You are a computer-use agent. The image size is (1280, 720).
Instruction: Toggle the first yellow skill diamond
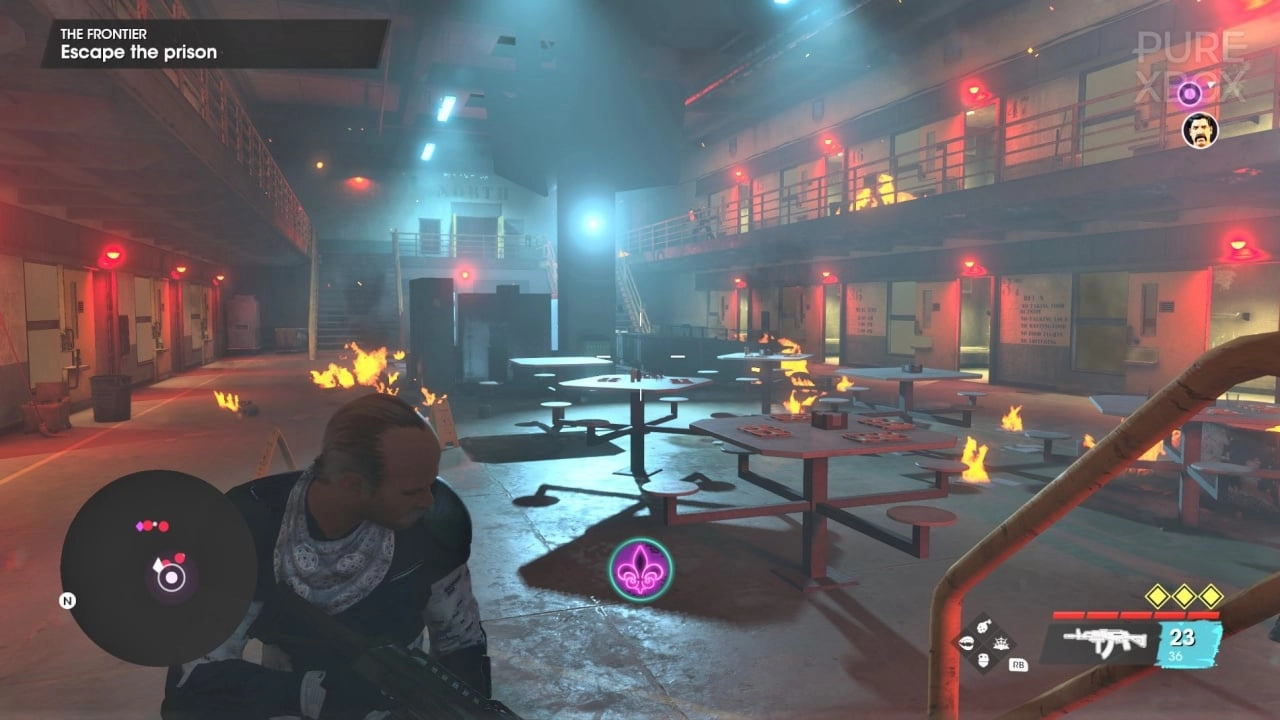click(x=1157, y=596)
